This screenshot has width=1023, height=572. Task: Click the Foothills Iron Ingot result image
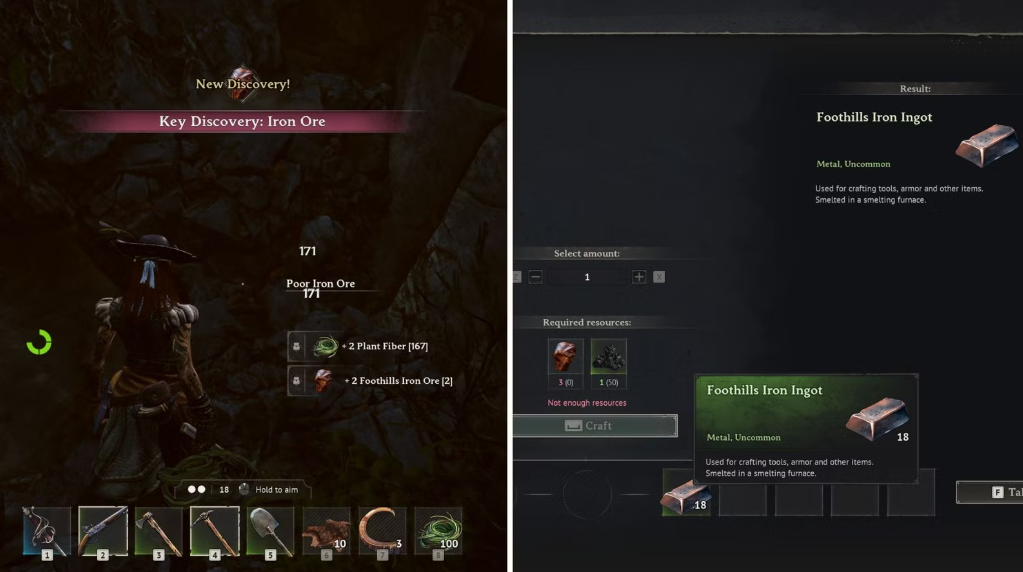pyautogui.click(x=985, y=145)
